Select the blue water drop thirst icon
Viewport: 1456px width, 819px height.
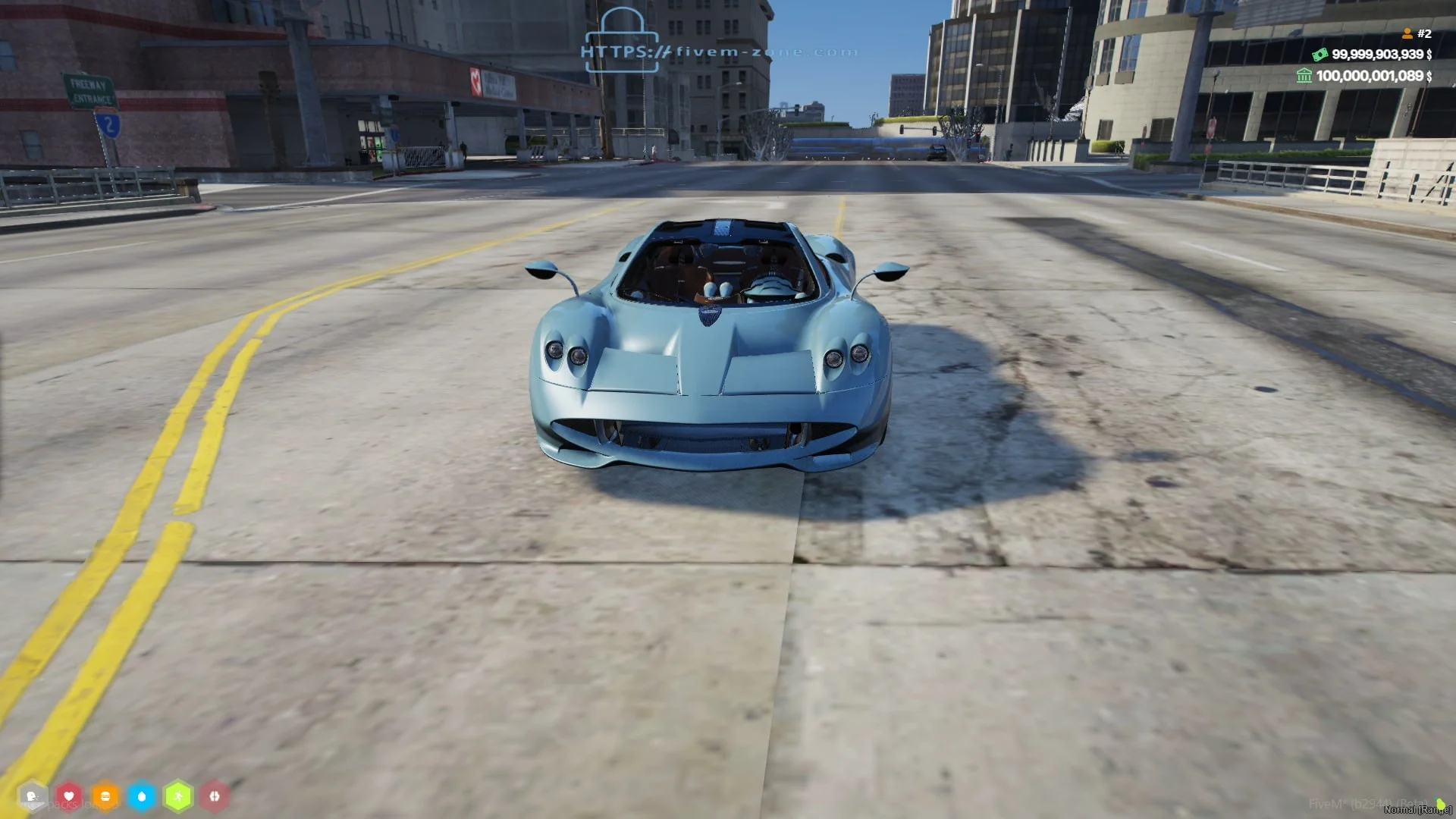click(142, 796)
